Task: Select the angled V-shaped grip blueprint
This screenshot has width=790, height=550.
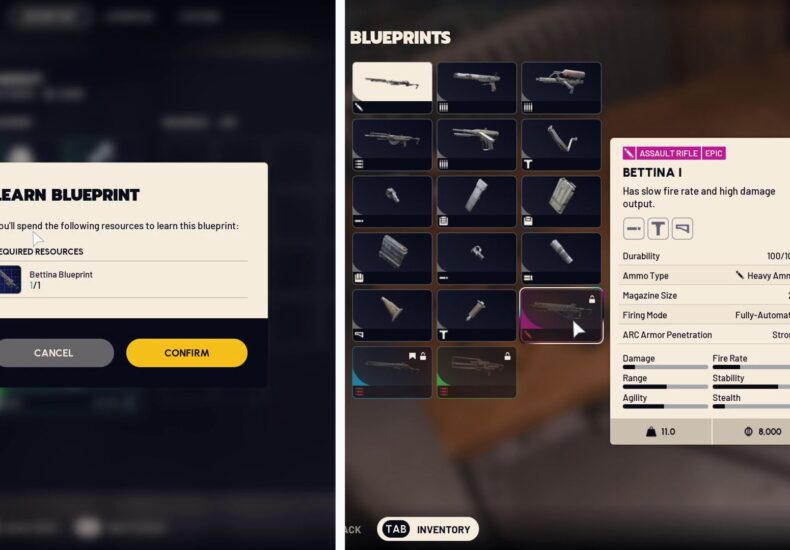Action: (561, 145)
